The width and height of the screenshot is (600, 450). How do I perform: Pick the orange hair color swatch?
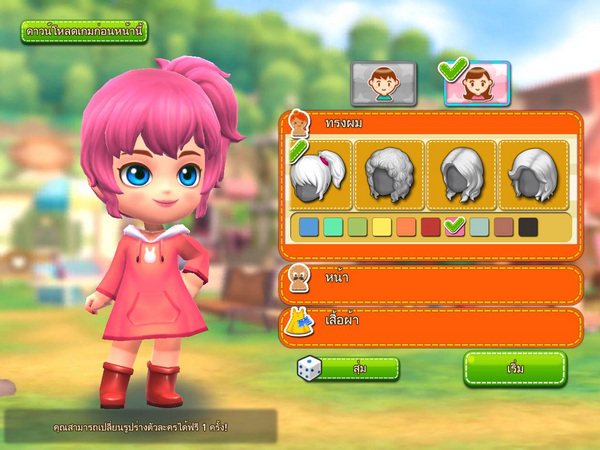tap(406, 227)
